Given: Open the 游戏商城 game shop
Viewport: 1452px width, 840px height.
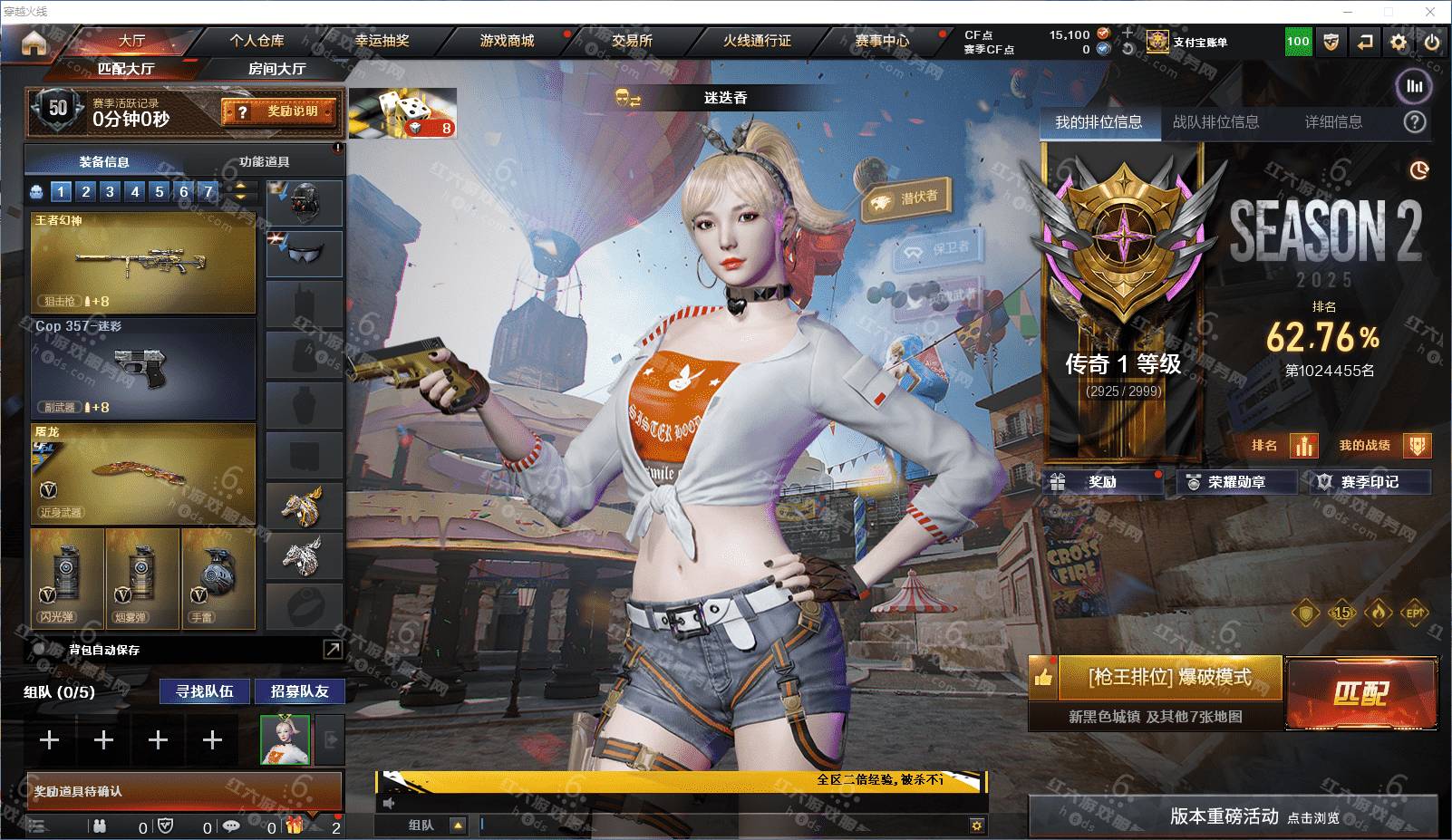Looking at the screenshot, I should [x=507, y=41].
